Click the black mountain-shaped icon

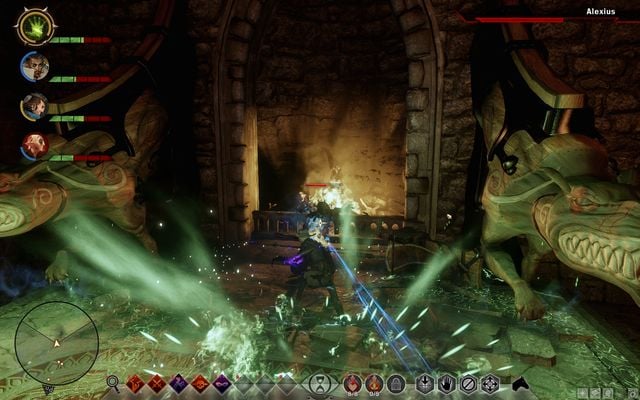520,383
